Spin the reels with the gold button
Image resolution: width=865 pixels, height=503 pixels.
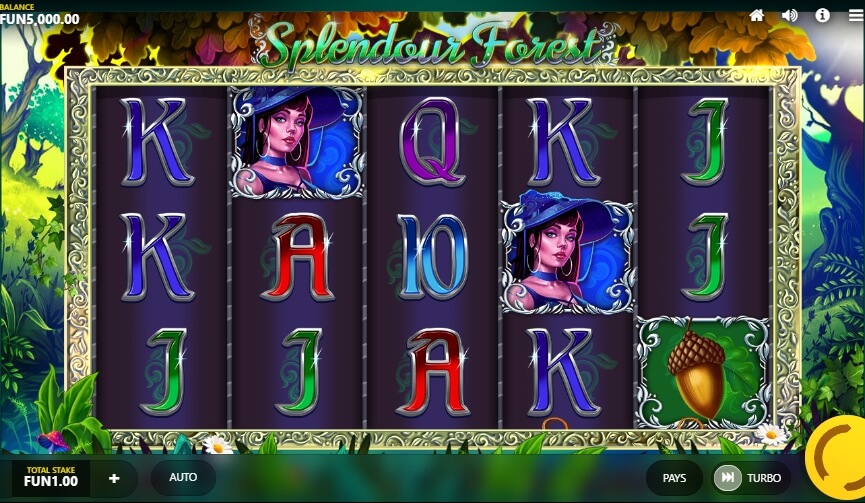click(x=840, y=456)
